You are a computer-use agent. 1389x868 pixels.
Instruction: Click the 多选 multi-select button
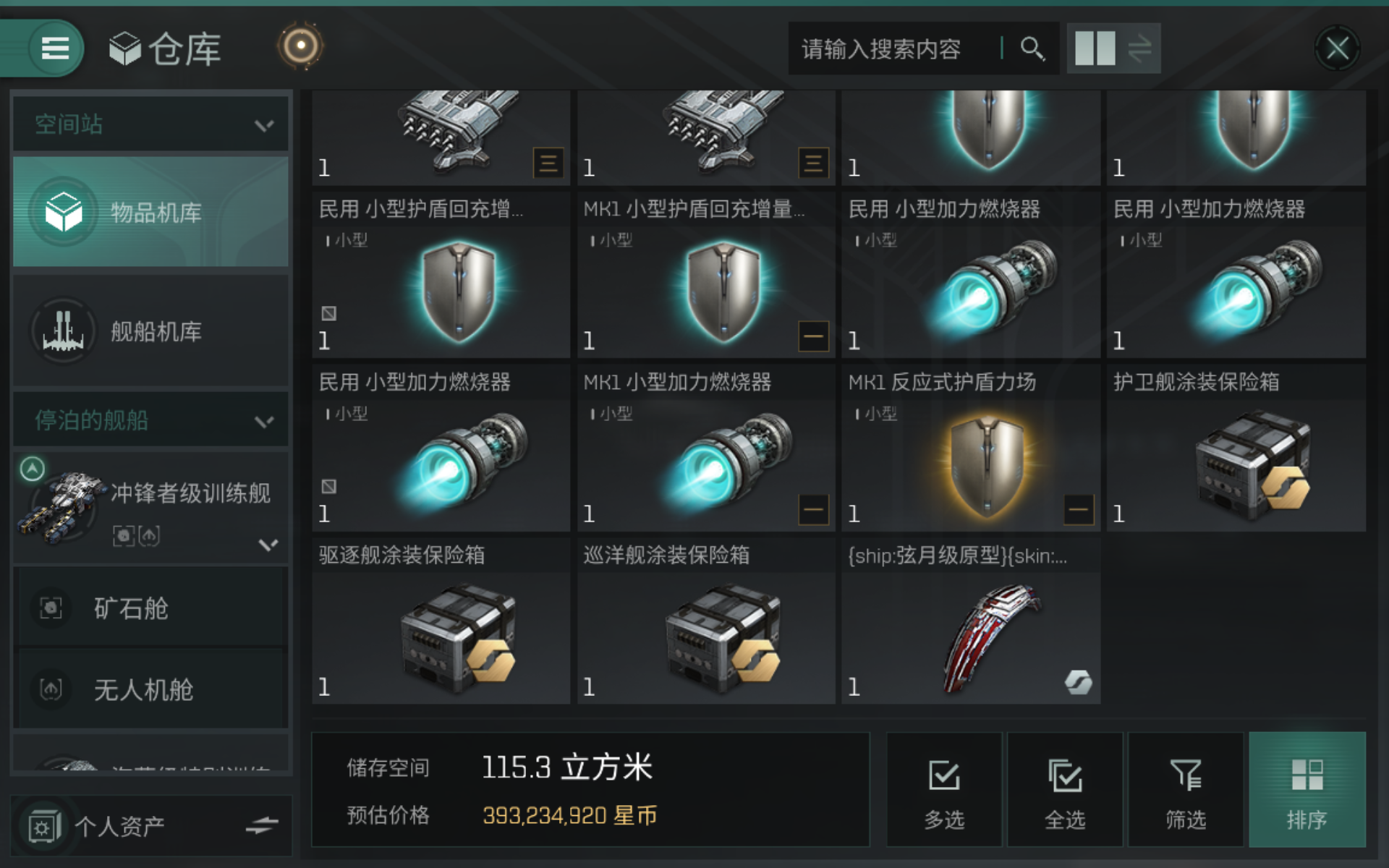click(x=943, y=790)
